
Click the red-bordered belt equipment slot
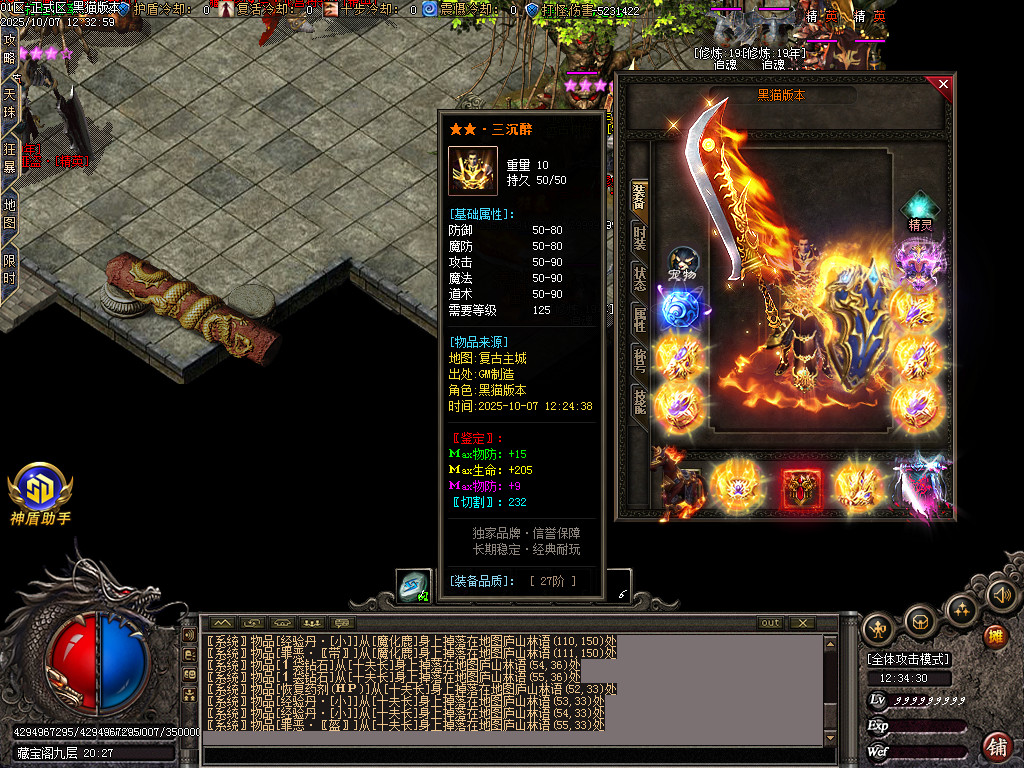803,490
